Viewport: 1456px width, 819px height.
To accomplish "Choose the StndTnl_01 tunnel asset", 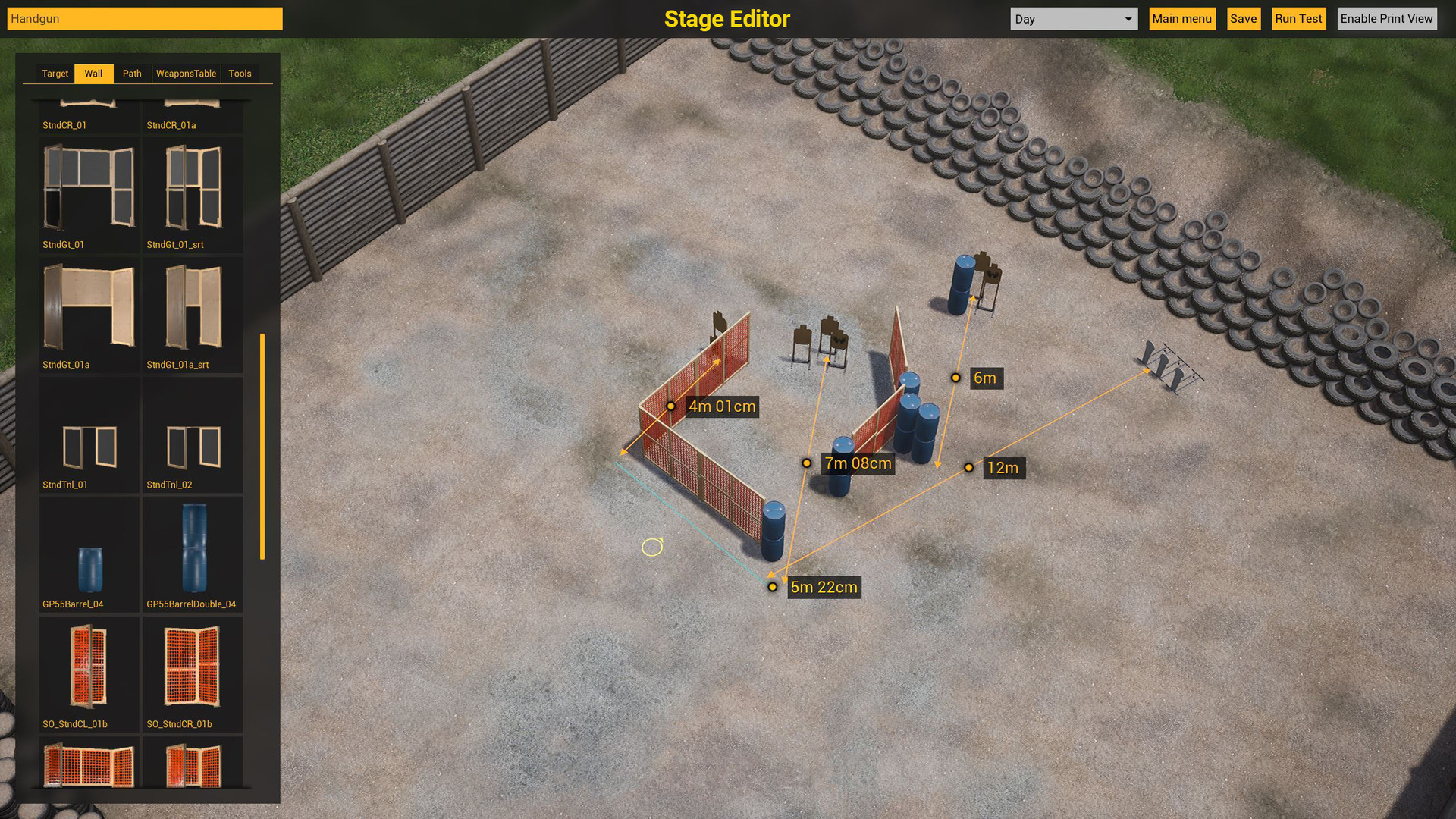I will coord(89,432).
